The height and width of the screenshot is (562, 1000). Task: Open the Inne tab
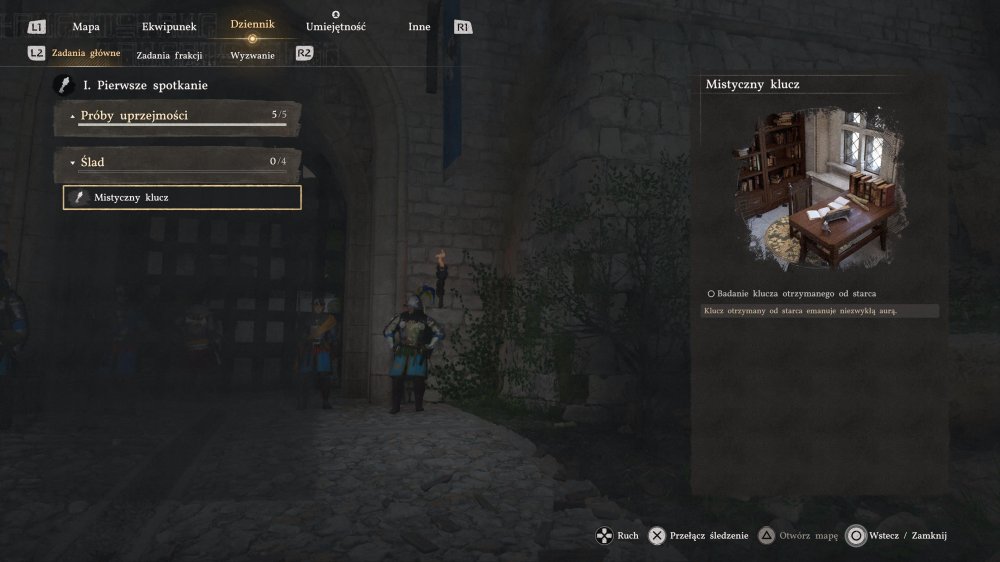pyautogui.click(x=419, y=27)
